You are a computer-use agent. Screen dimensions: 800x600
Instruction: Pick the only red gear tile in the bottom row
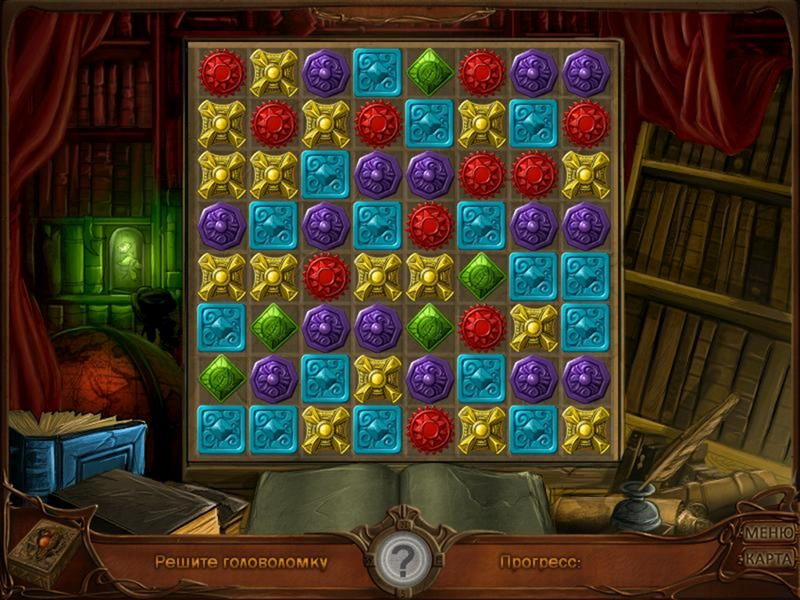tap(429, 427)
